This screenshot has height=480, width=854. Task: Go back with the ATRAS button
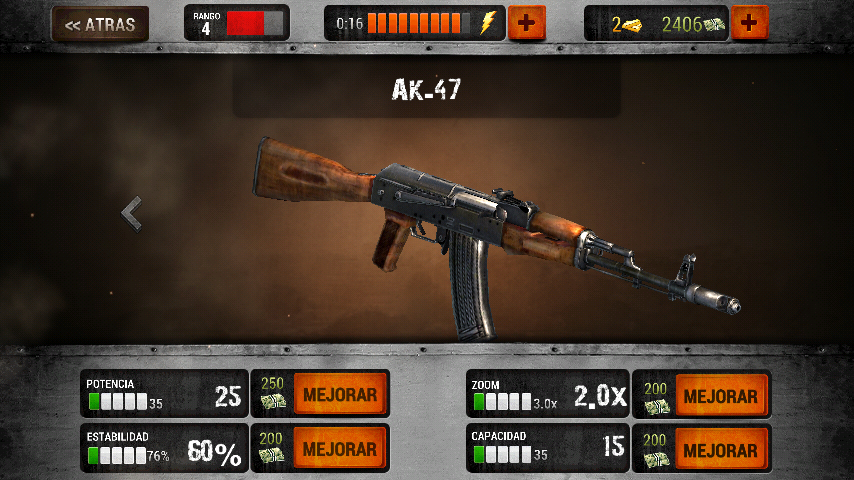(99, 24)
